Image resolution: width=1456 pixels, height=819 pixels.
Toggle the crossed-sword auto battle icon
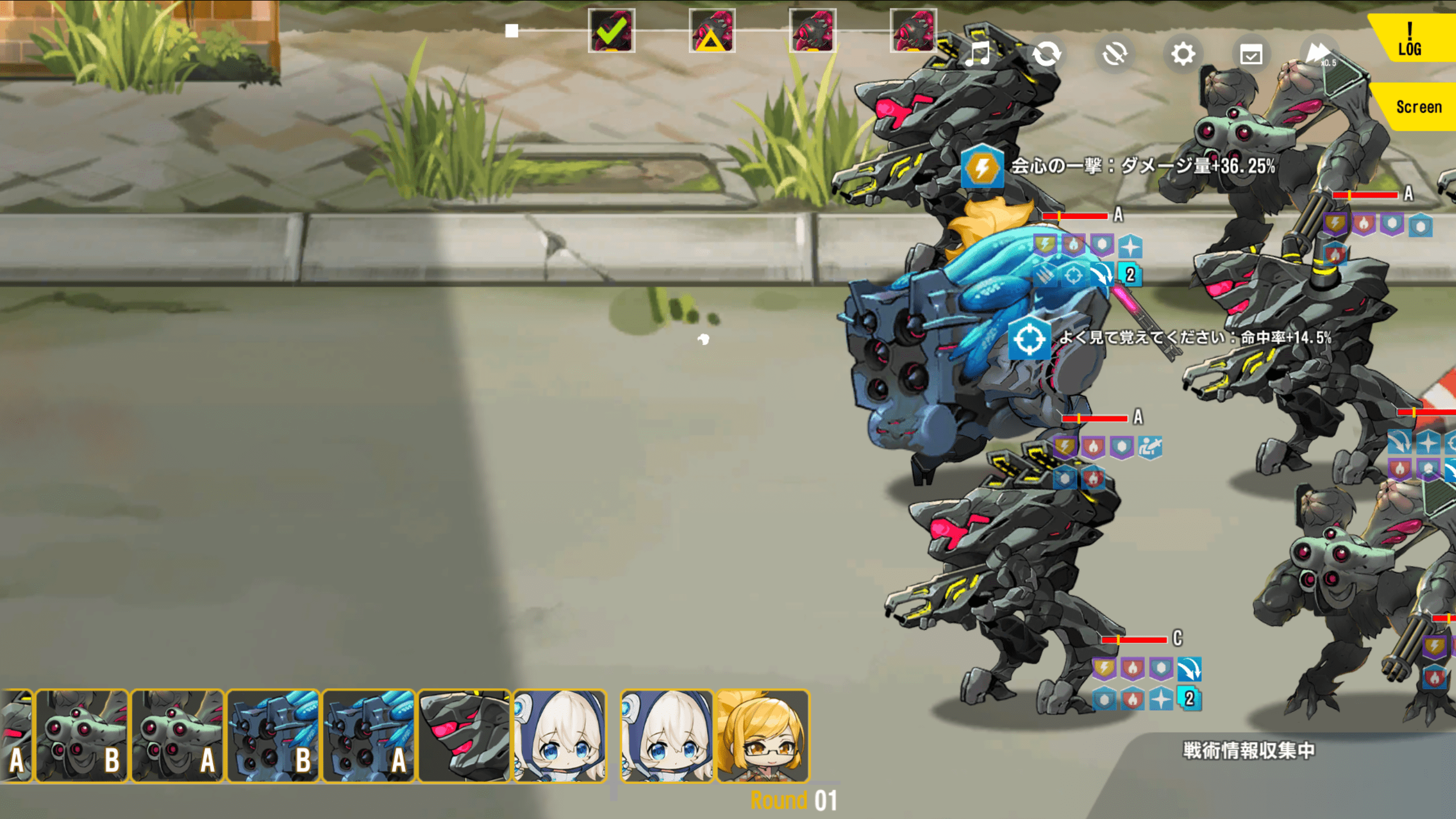tap(1114, 55)
